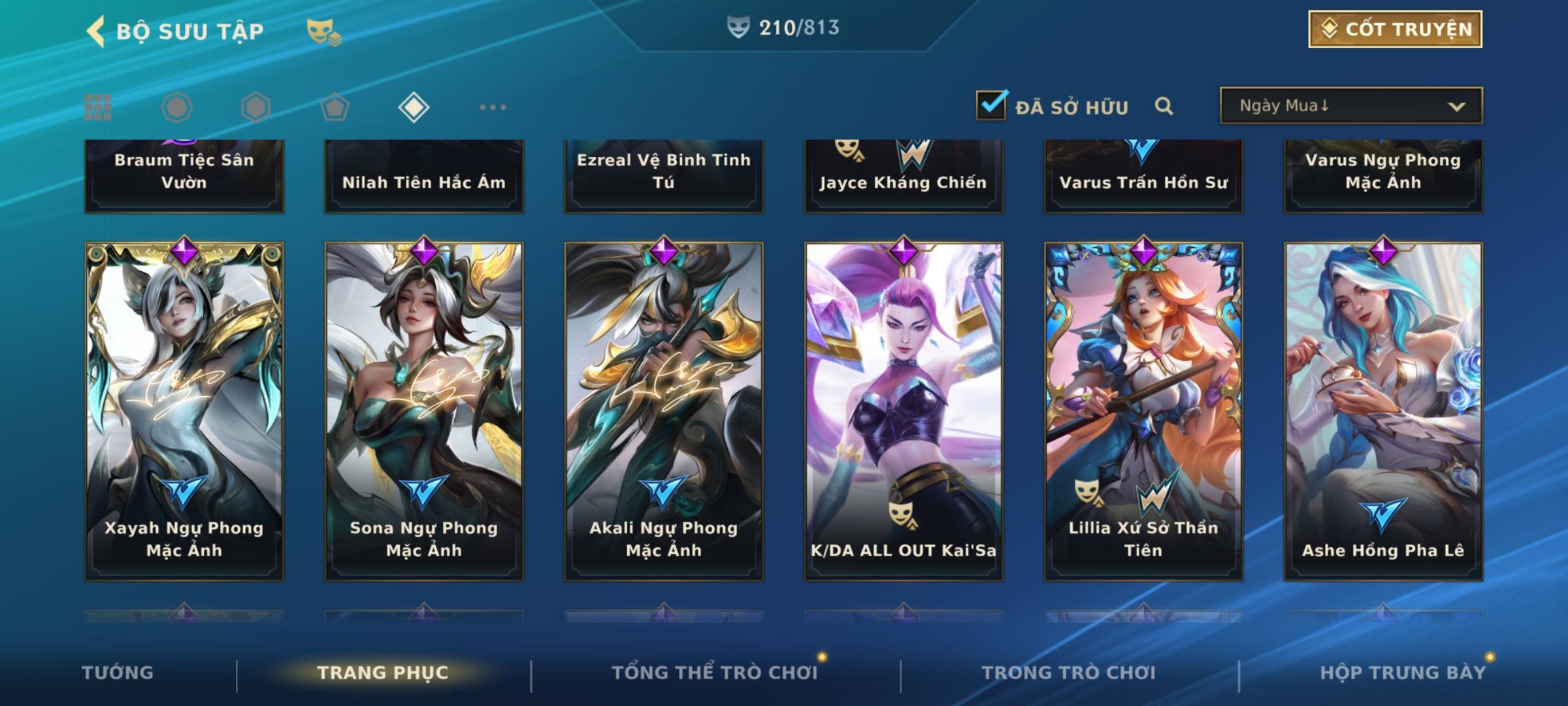
Task: Switch to the Tướng tab
Action: [118, 673]
